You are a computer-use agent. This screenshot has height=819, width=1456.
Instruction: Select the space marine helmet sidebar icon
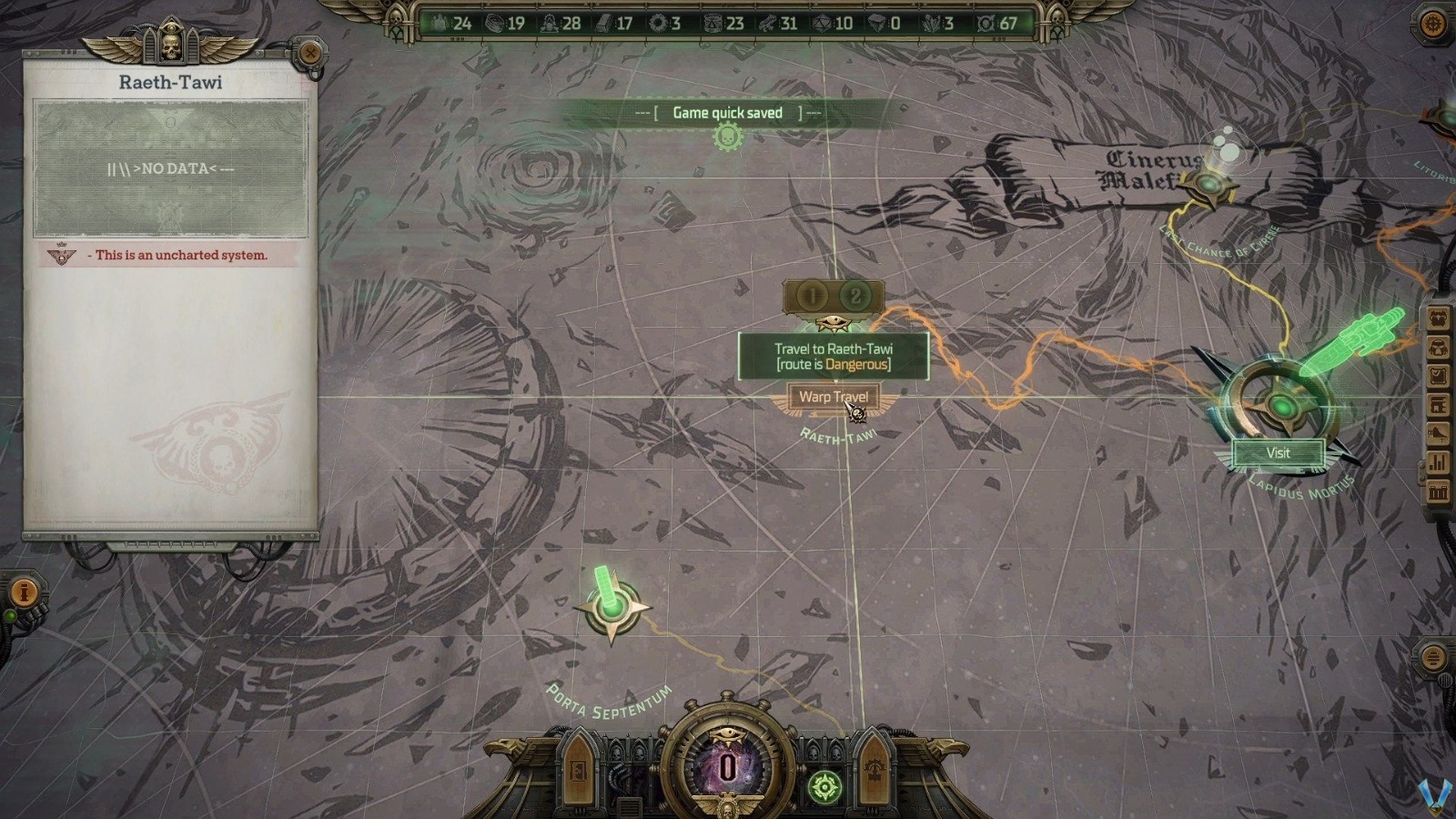(1440, 348)
